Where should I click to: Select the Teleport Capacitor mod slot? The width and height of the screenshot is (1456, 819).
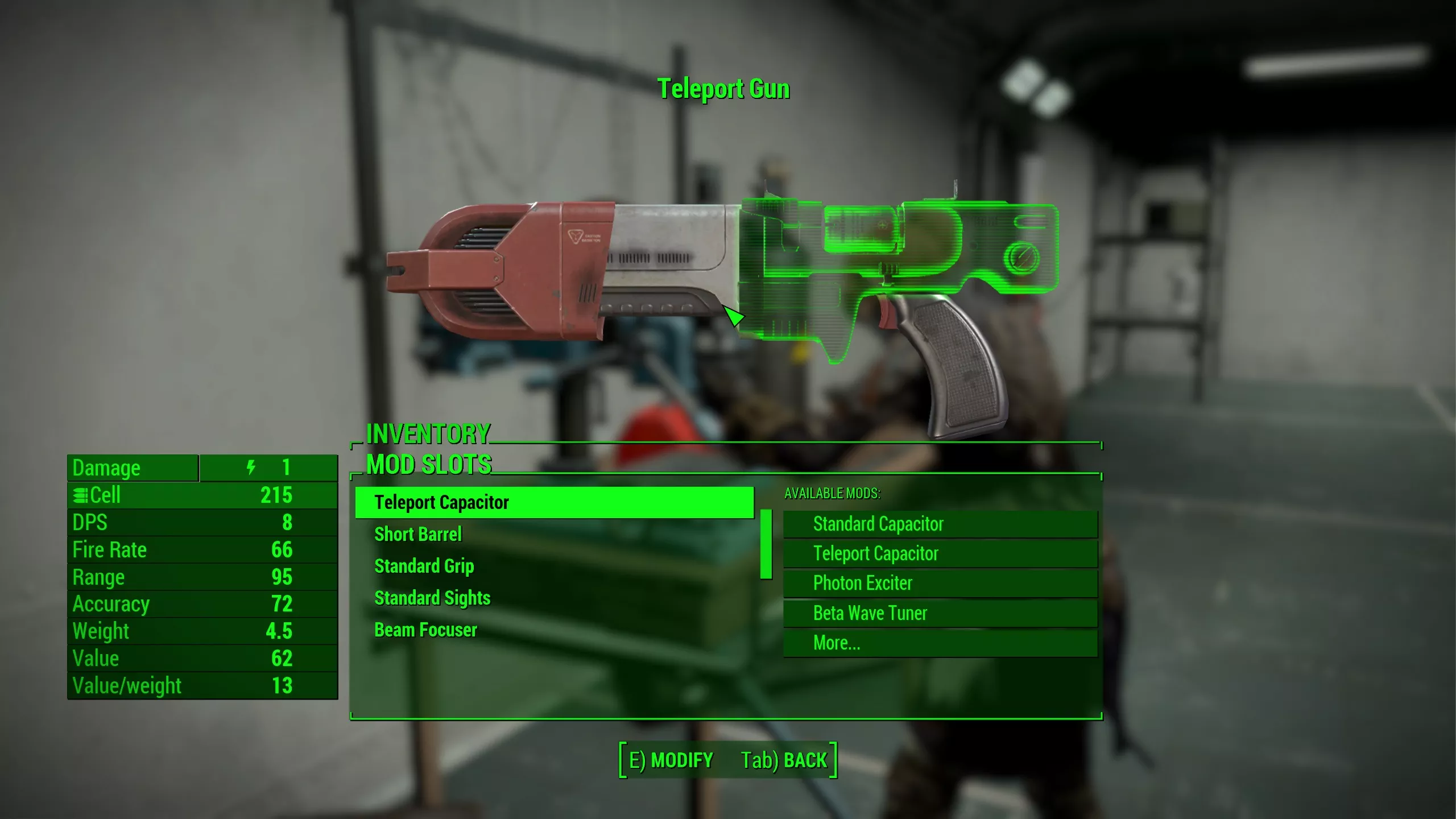tap(555, 503)
